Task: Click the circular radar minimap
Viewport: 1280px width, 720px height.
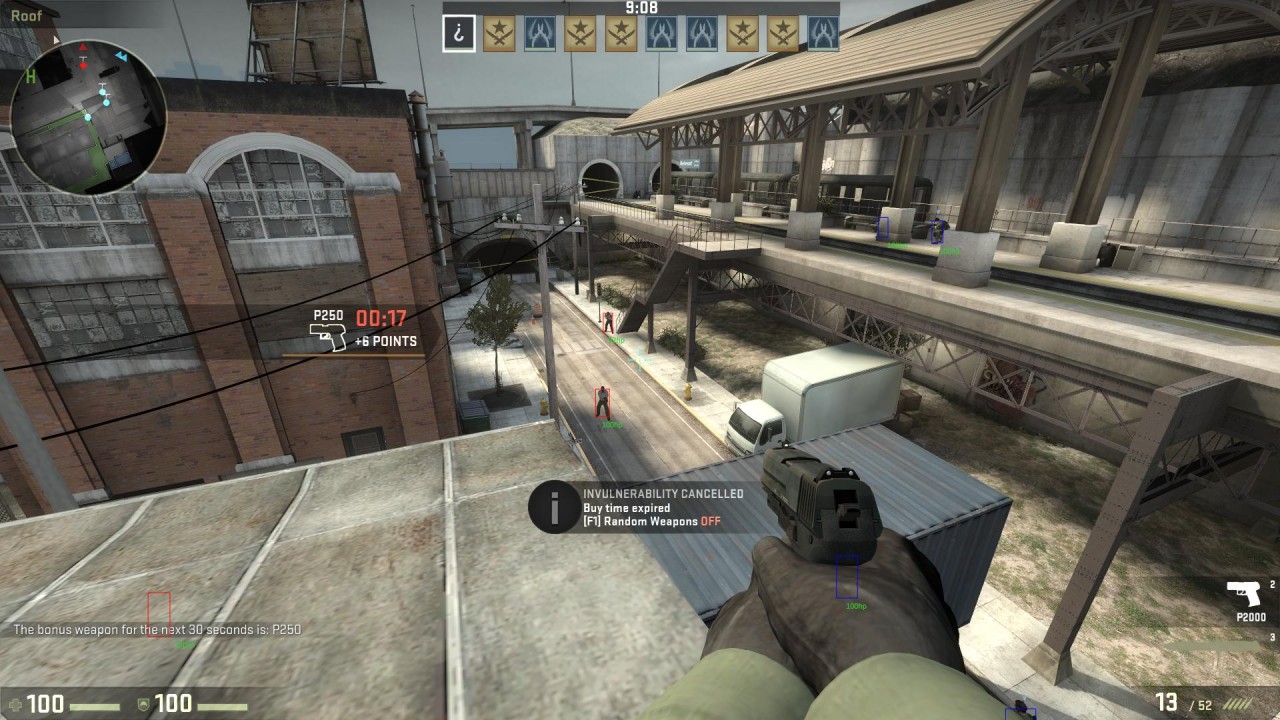Action: 88,116
